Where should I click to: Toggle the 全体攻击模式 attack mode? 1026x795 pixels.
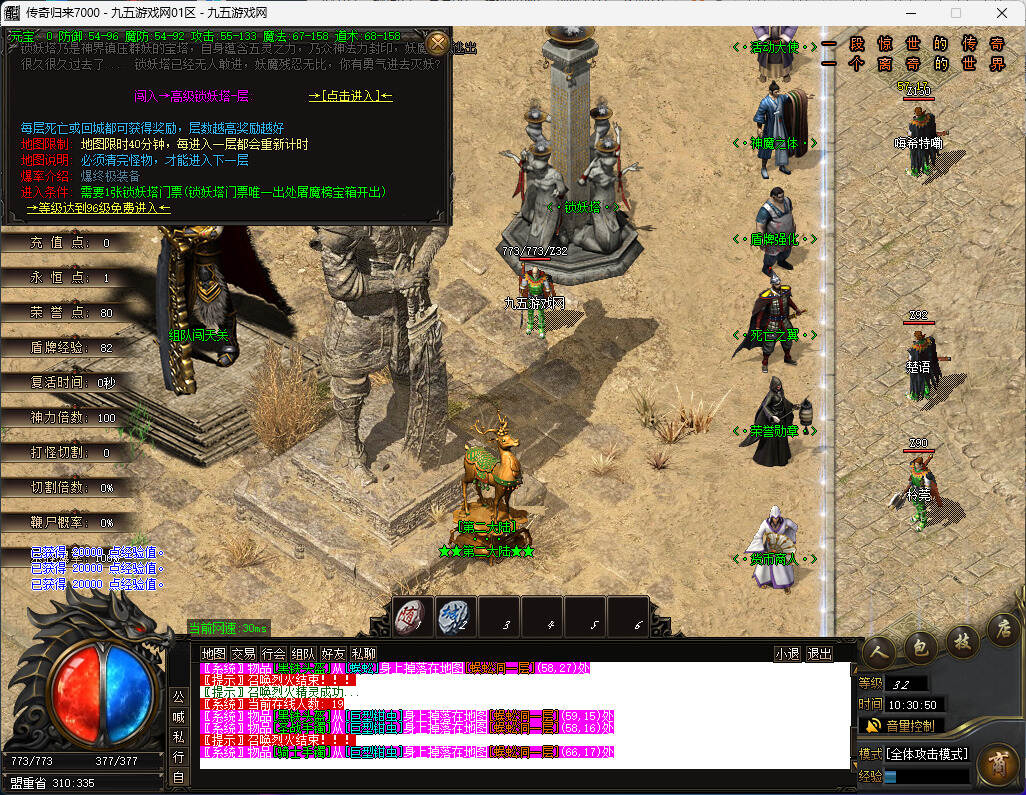pyautogui.click(x=927, y=753)
